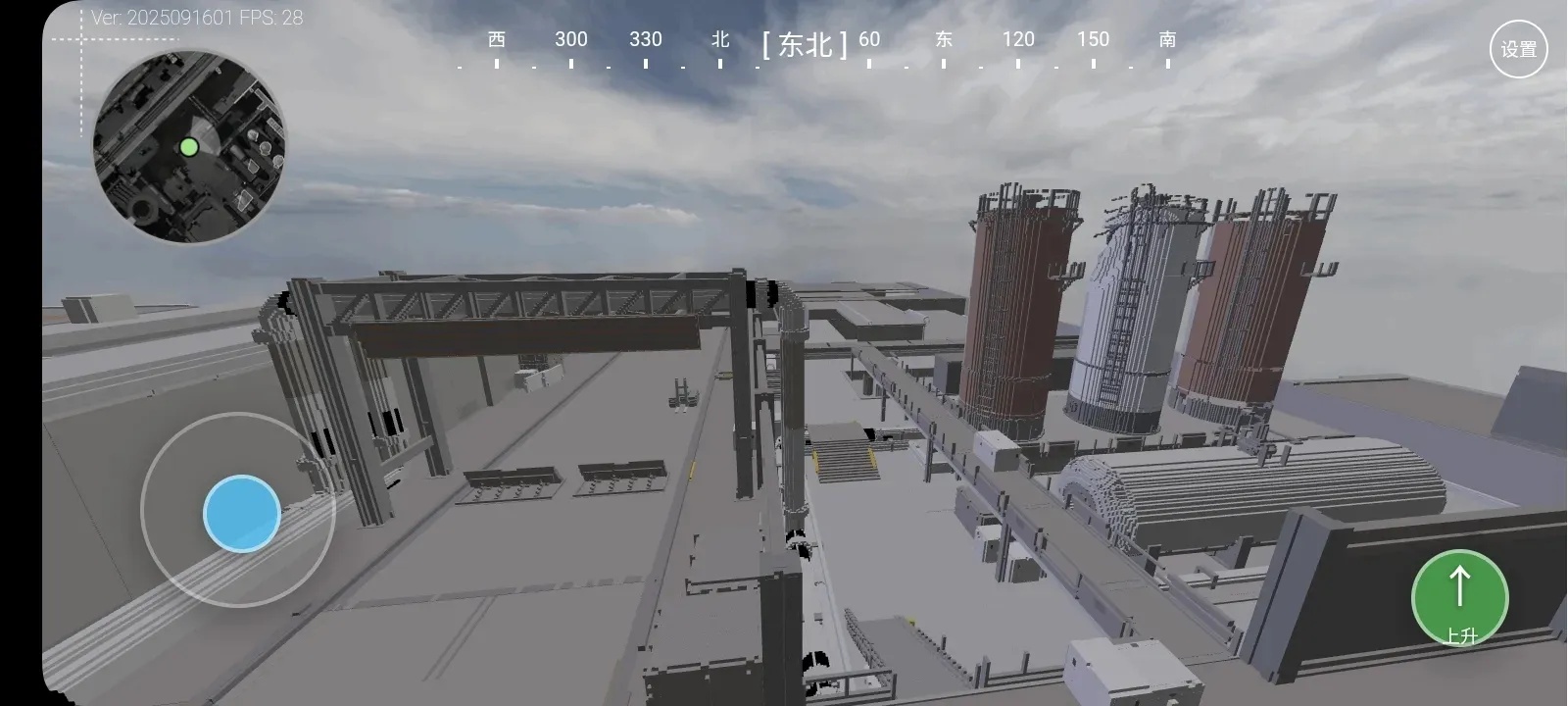Tap the 东 compass direction label
The width and height of the screenshot is (1568, 706).
[x=943, y=39]
